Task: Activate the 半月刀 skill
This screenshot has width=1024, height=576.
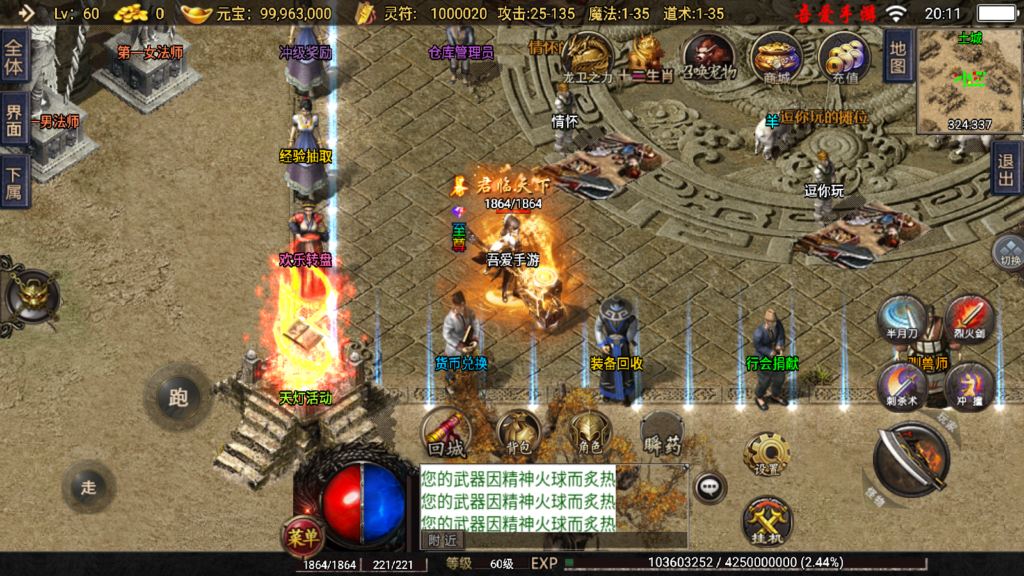Action: 901,319
